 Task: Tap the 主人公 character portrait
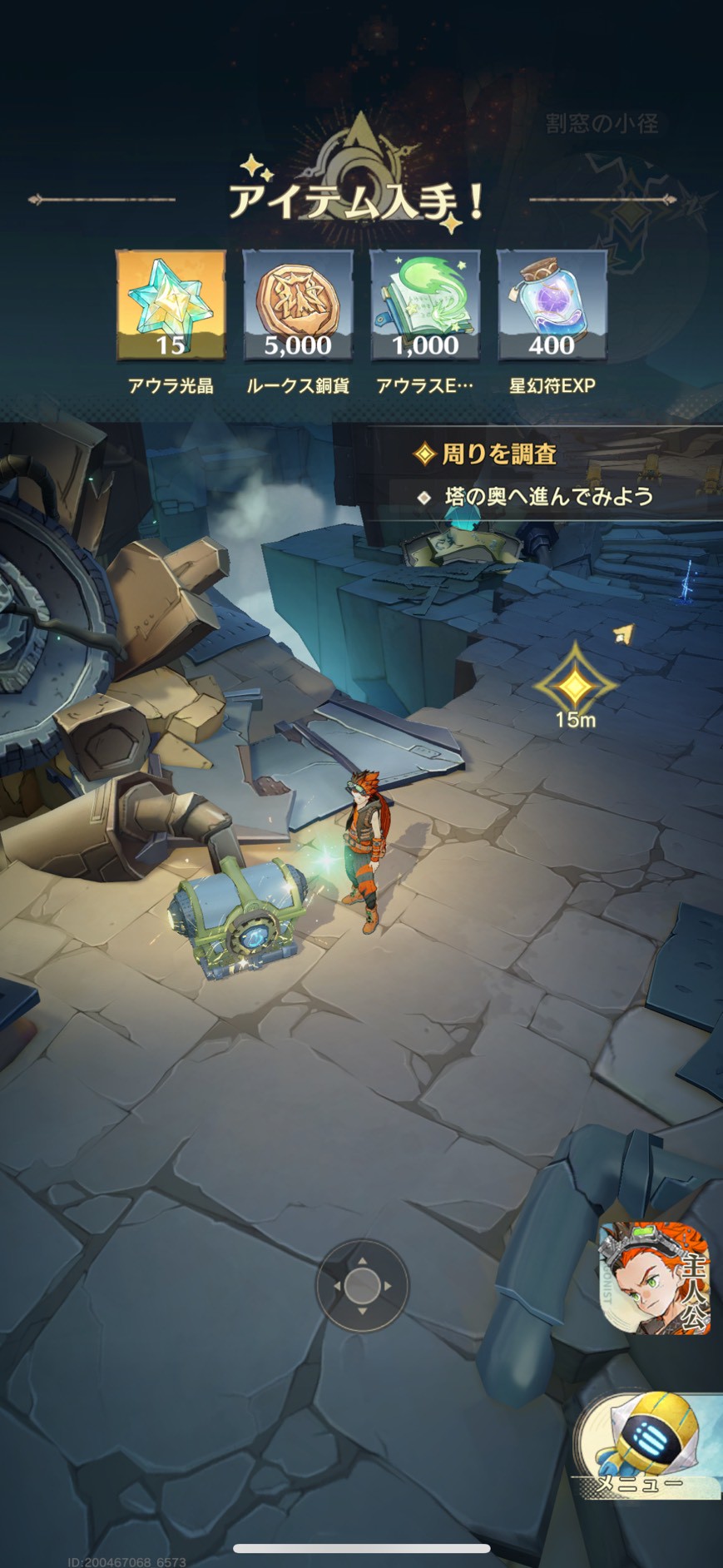[x=656, y=1278]
